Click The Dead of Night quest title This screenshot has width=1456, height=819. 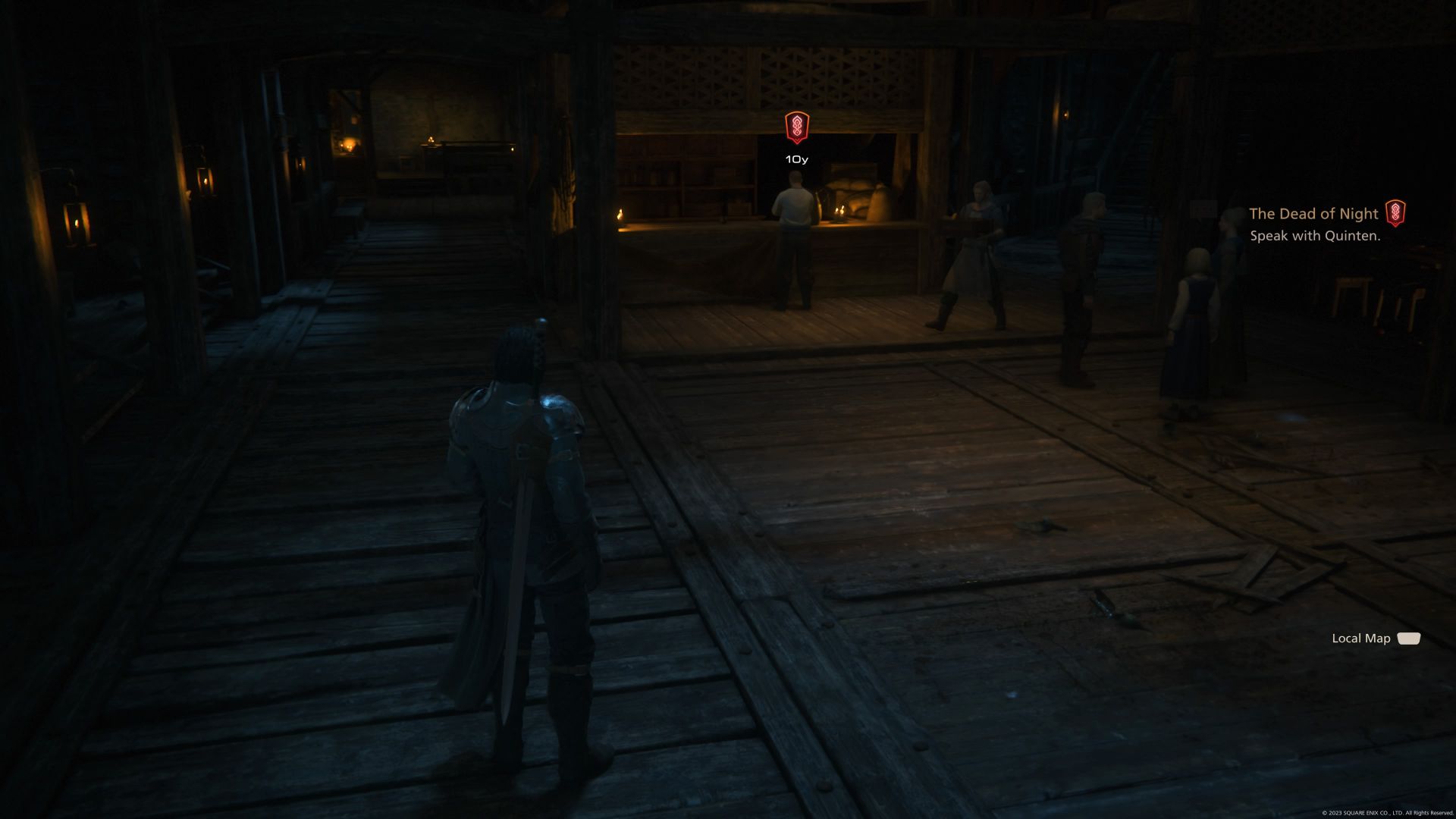click(1313, 213)
